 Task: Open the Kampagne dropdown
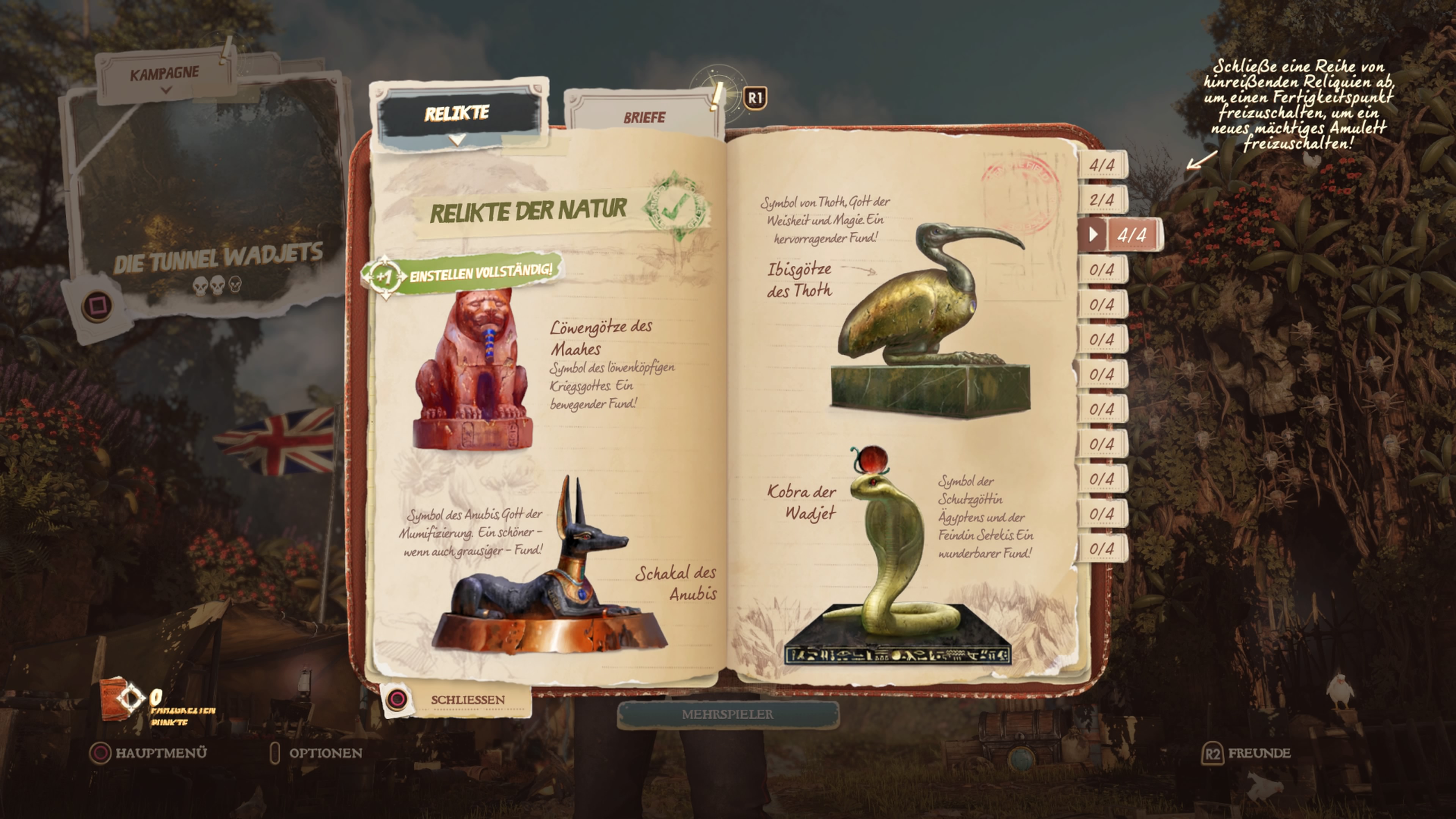[x=165, y=76]
